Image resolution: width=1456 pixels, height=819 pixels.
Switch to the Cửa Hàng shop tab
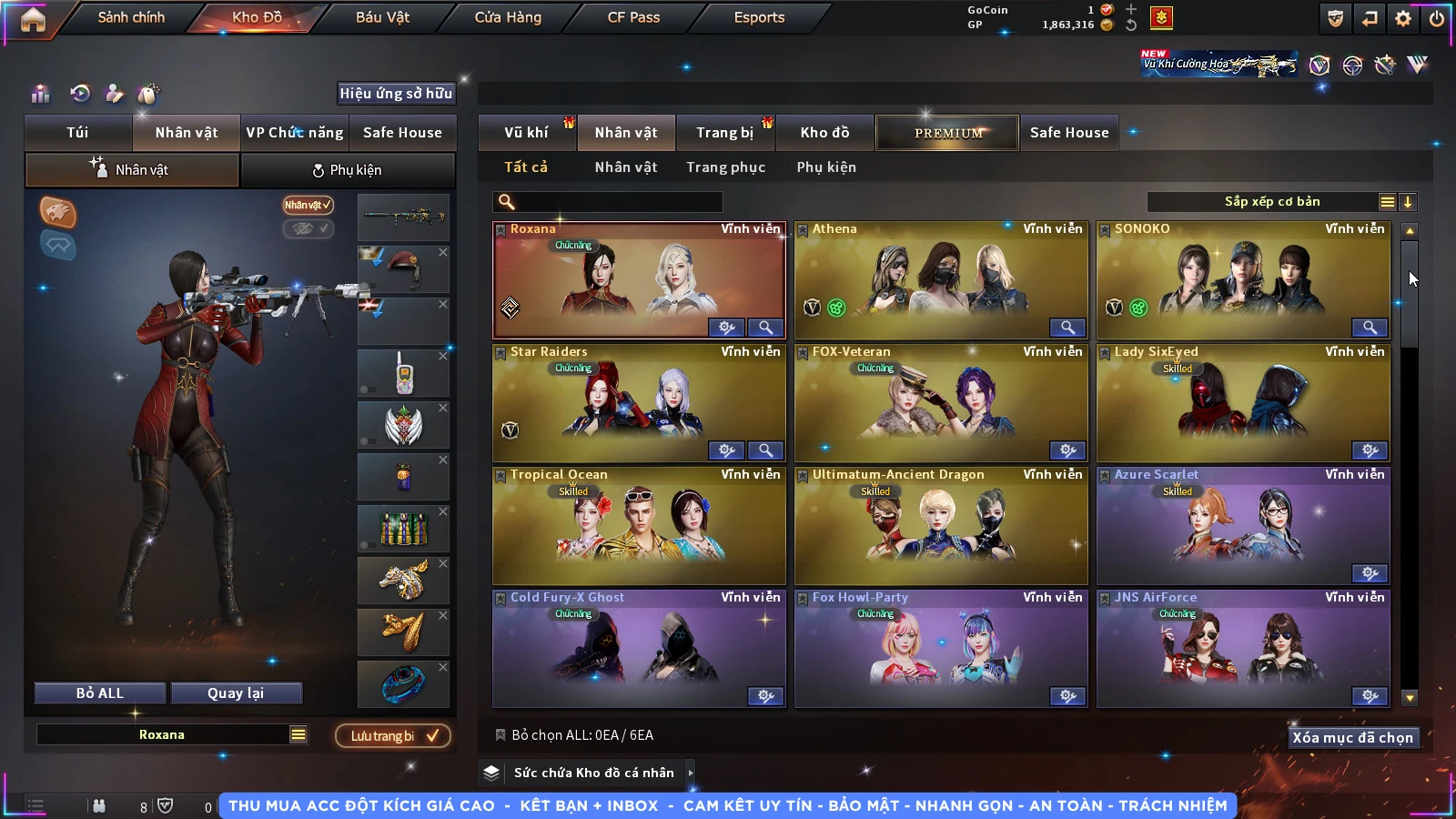click(x=508, y=17)
